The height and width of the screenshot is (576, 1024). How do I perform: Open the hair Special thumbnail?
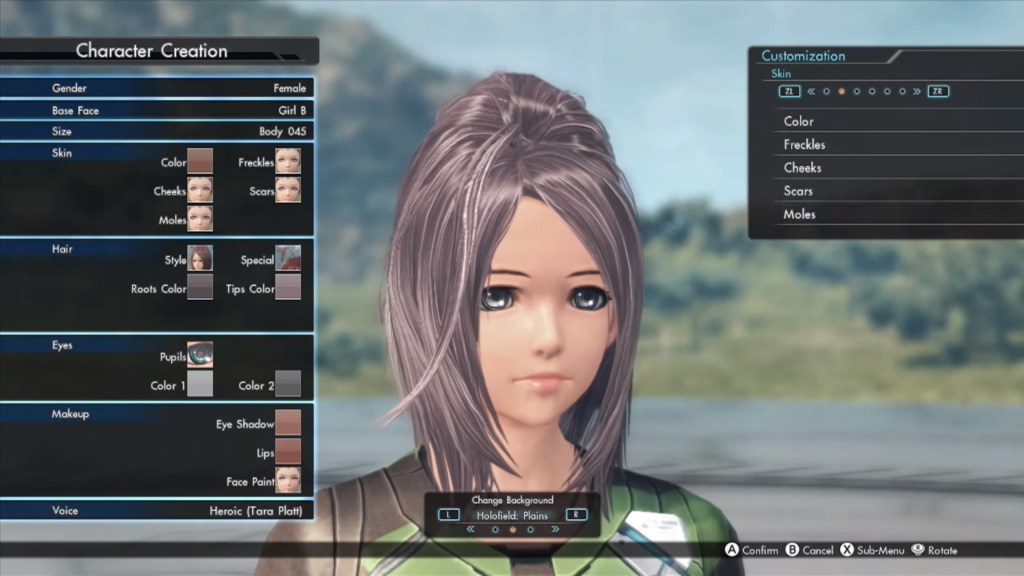click(x=288, y=259)
